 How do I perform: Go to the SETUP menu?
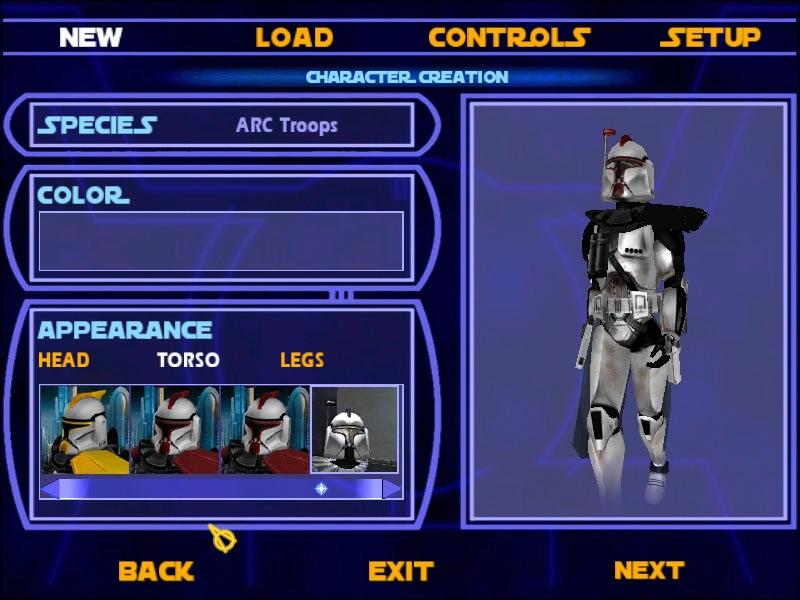[x=711, y=38]
